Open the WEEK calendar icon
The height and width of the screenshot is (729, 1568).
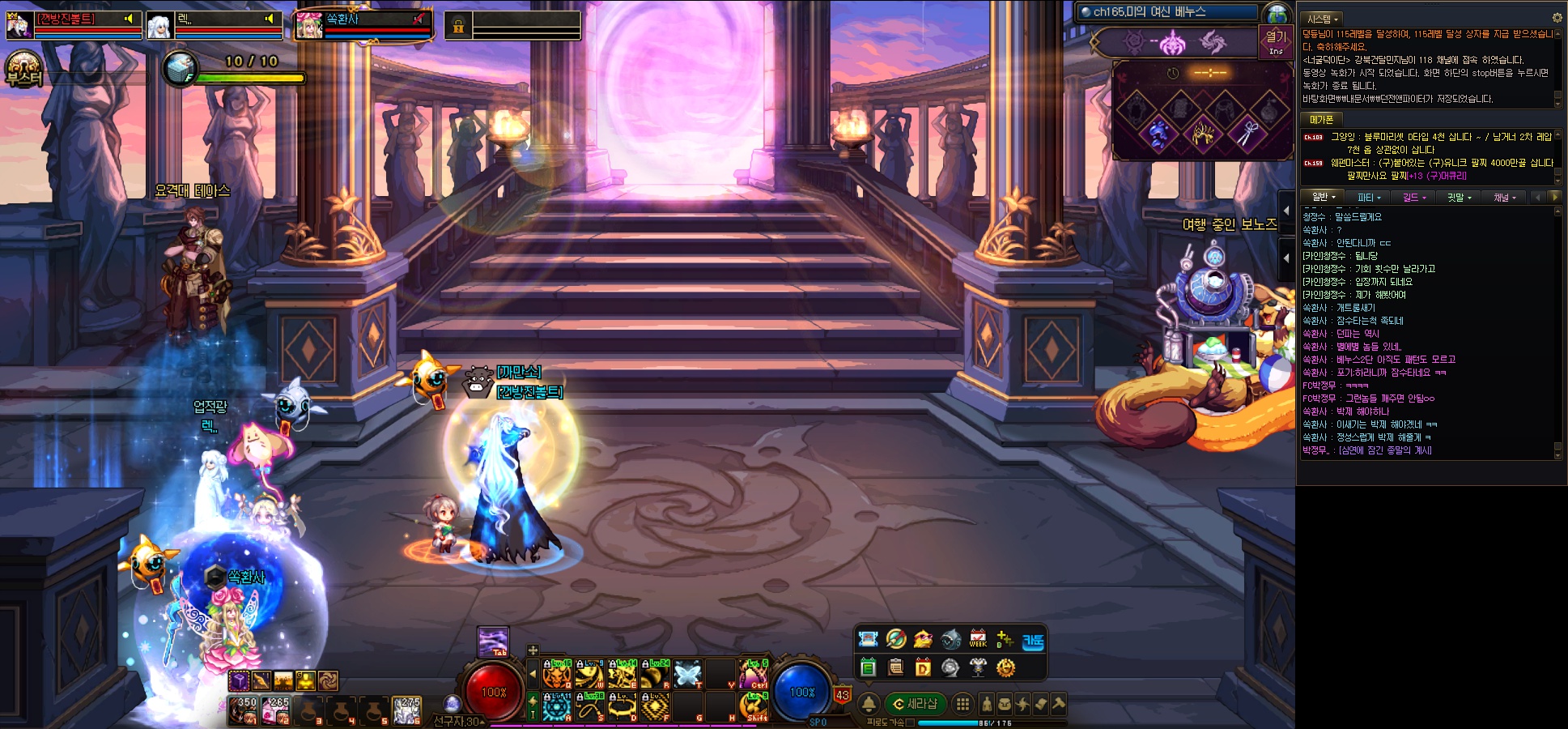[978, 639]
